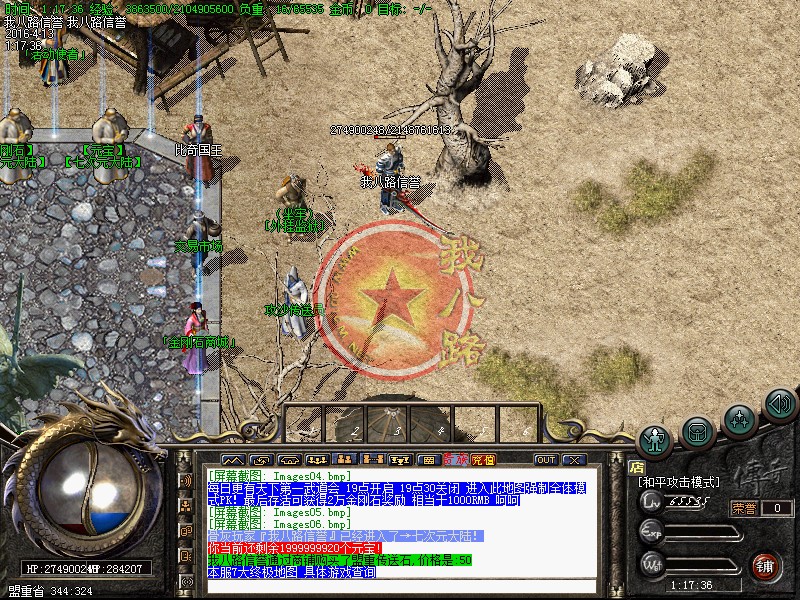Screen dimensions: 800x600
Task: Open the 荣誉 honor display
Action: coord(744,508)
